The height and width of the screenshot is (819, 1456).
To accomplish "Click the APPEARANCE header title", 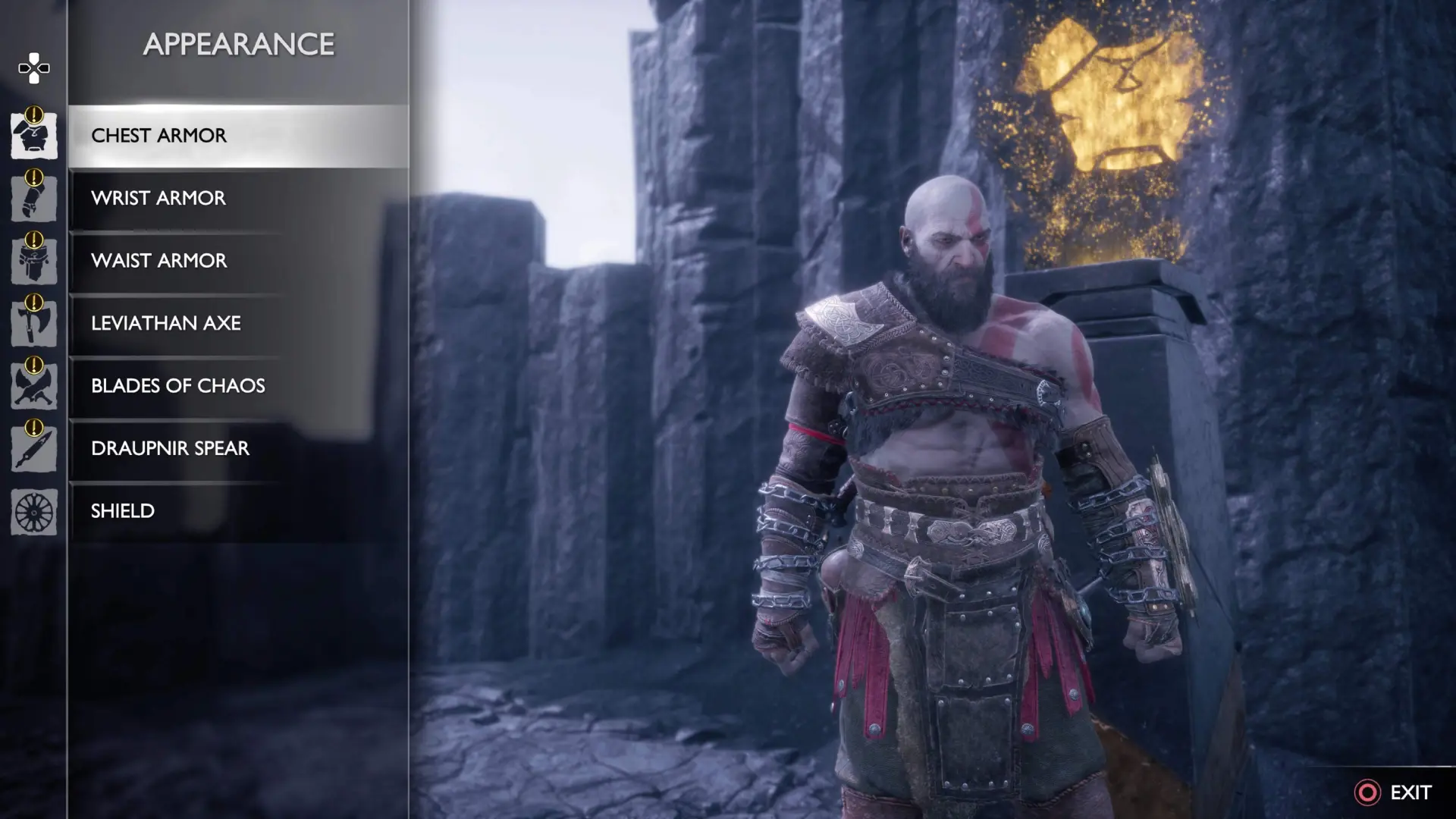I will [x=239, y=43].
